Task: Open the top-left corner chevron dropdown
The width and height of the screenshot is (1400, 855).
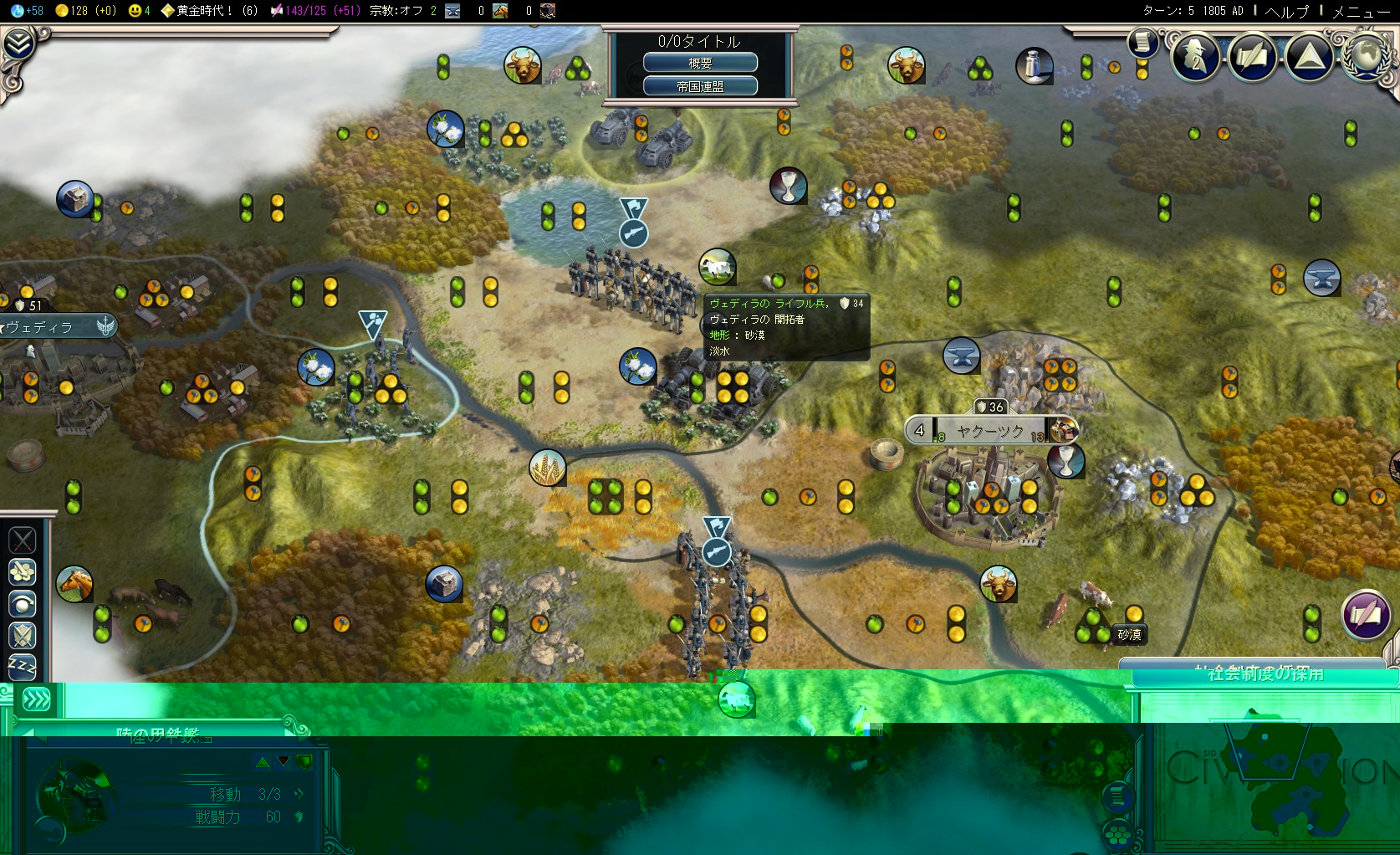Action: (18, 44)
